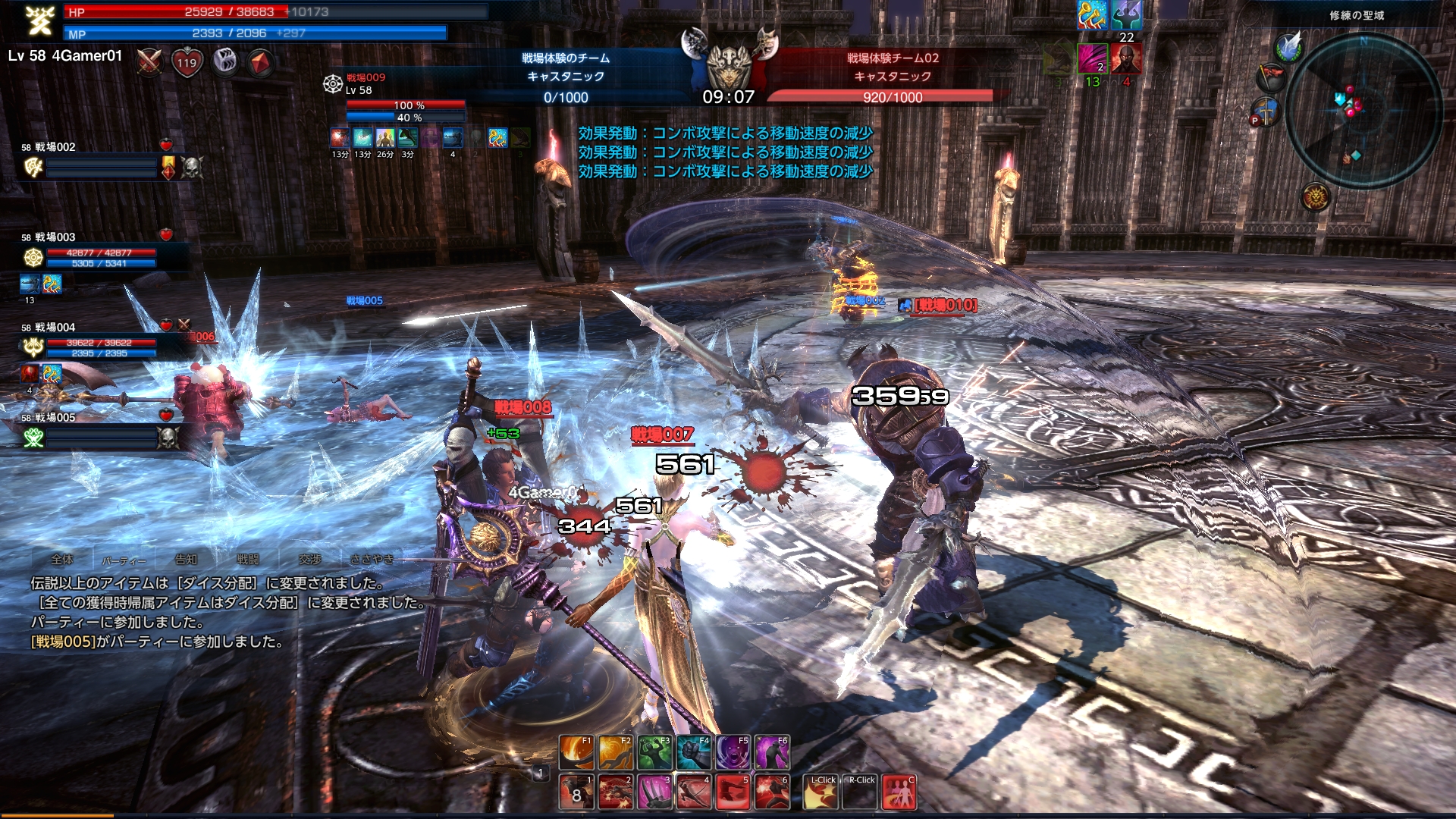Viewport: 1456px width, 819px height.
Task: Show the 戦闘 chat tab
Action: (x=248, y=560)
